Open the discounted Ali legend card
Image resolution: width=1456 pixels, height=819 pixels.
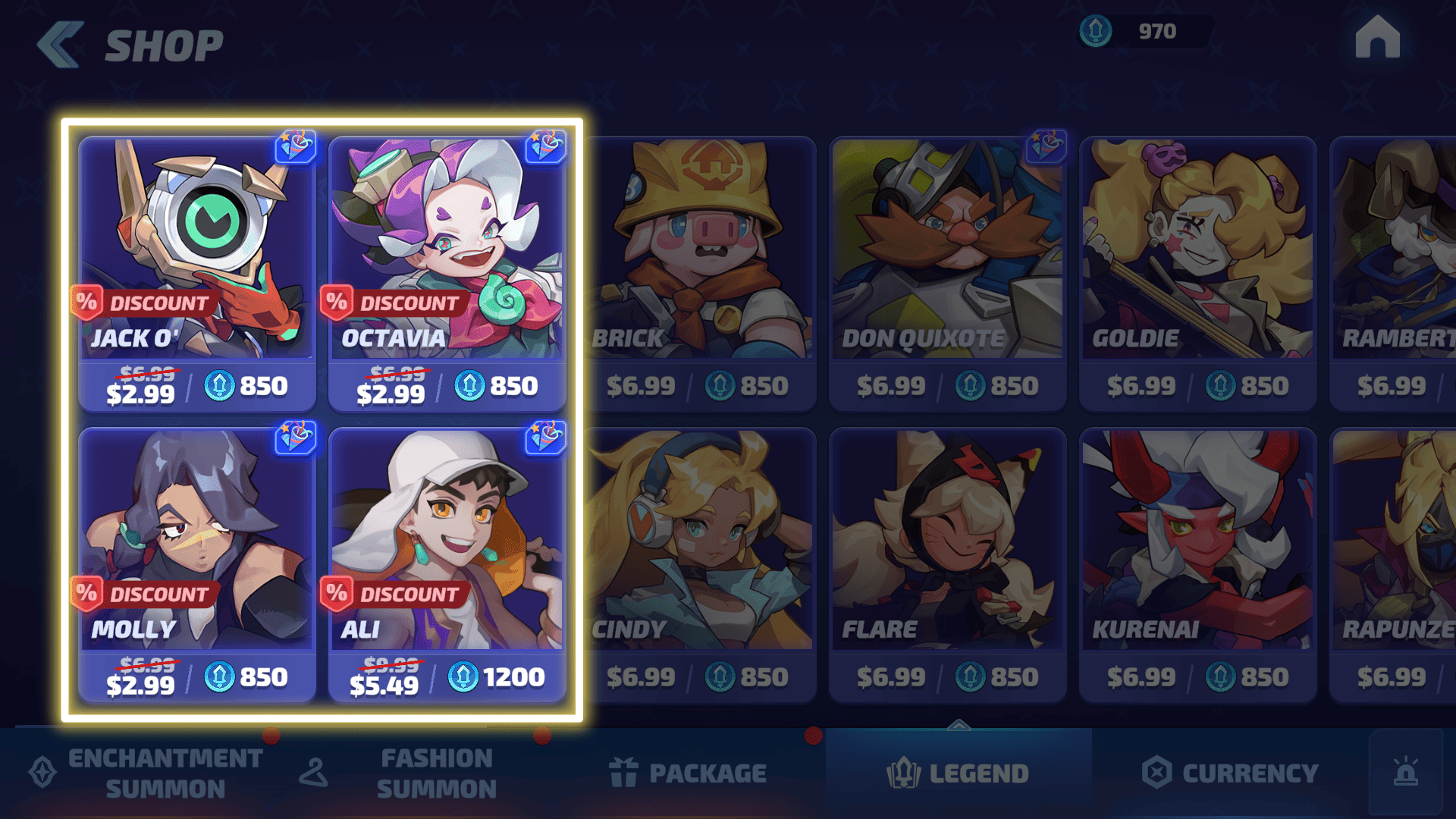[447, 565]
